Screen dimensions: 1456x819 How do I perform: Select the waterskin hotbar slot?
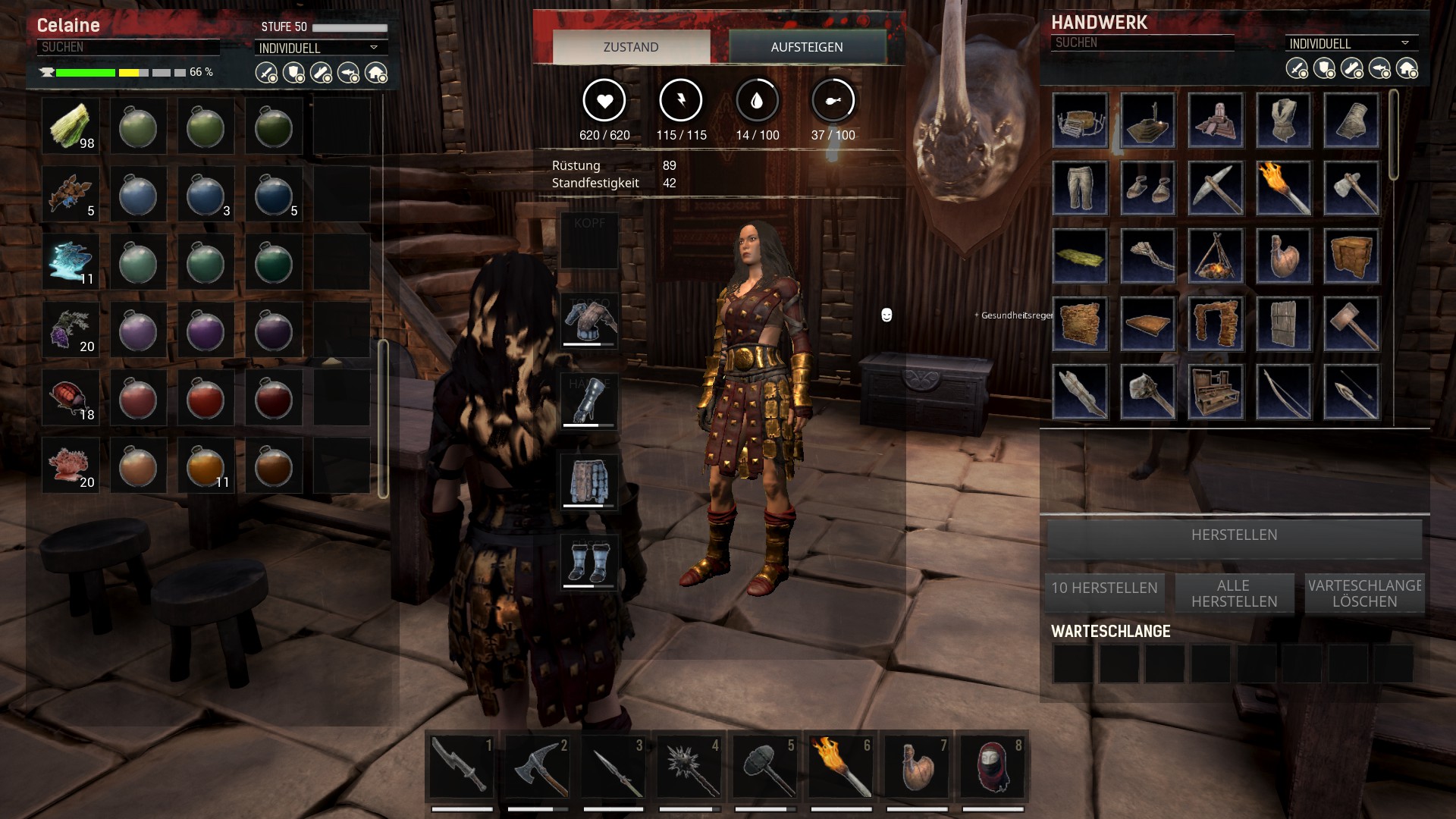[x=916, y=766]
